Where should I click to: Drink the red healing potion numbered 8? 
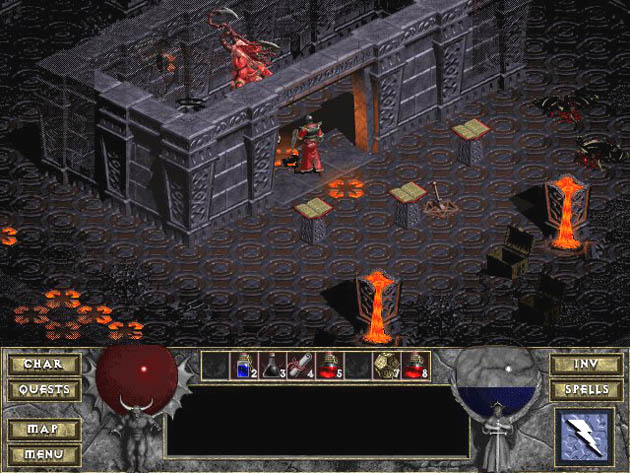(415, 366)
